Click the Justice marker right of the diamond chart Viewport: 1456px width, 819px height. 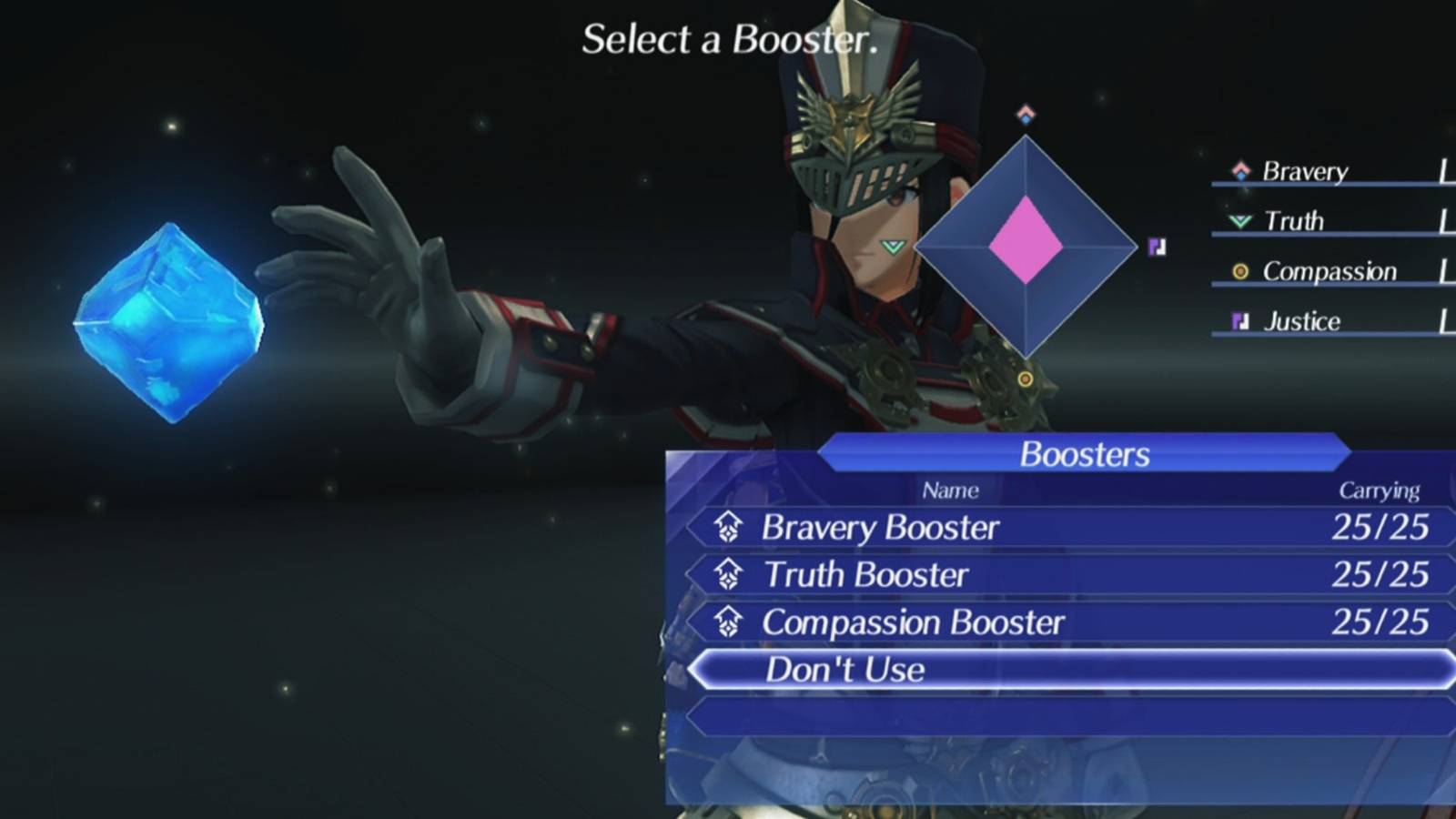pyautogui.click(x=1156, y=245)
